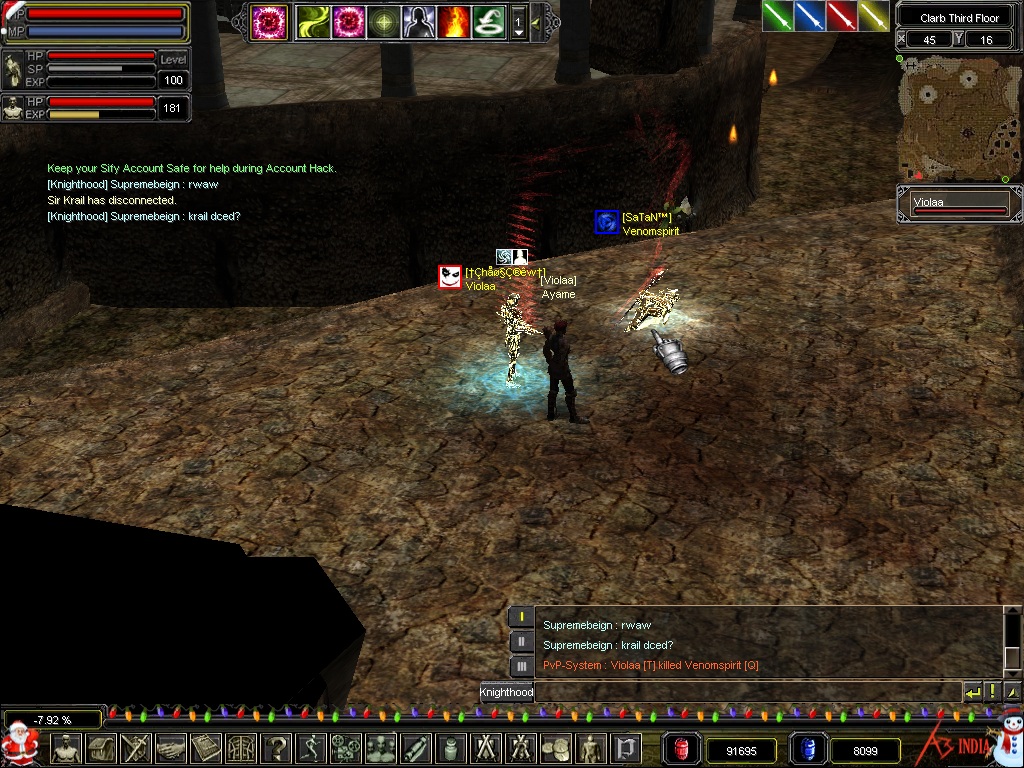Open the Knighthood chat channel selector

506,692
